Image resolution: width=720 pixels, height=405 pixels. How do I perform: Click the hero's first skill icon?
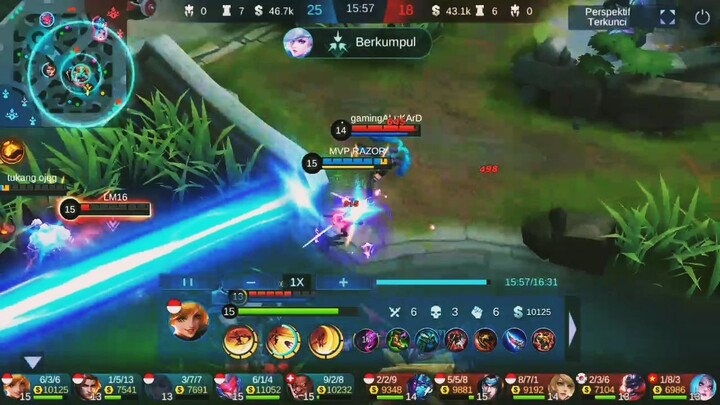point(241,340)
